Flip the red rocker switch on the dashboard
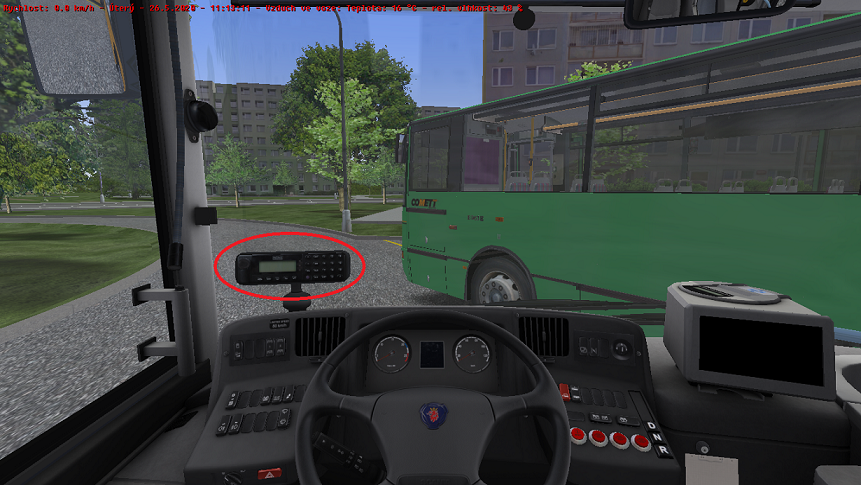The image size is (861, 485). pos(564,391)
